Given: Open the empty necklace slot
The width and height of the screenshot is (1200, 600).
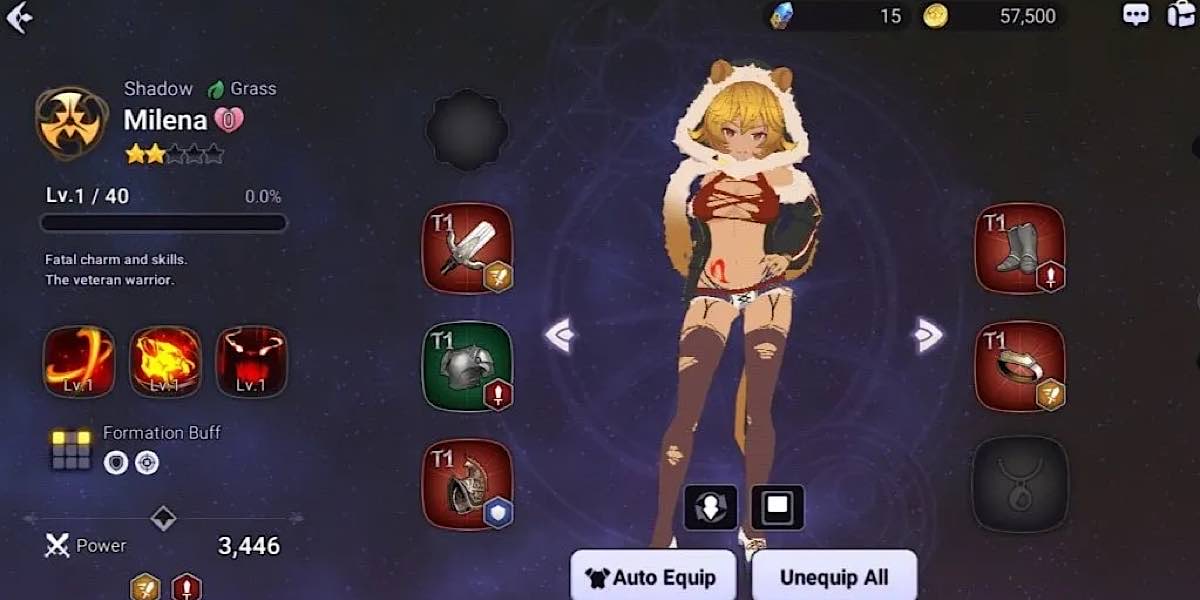Looking at the screenshot, I should 1019,484.
